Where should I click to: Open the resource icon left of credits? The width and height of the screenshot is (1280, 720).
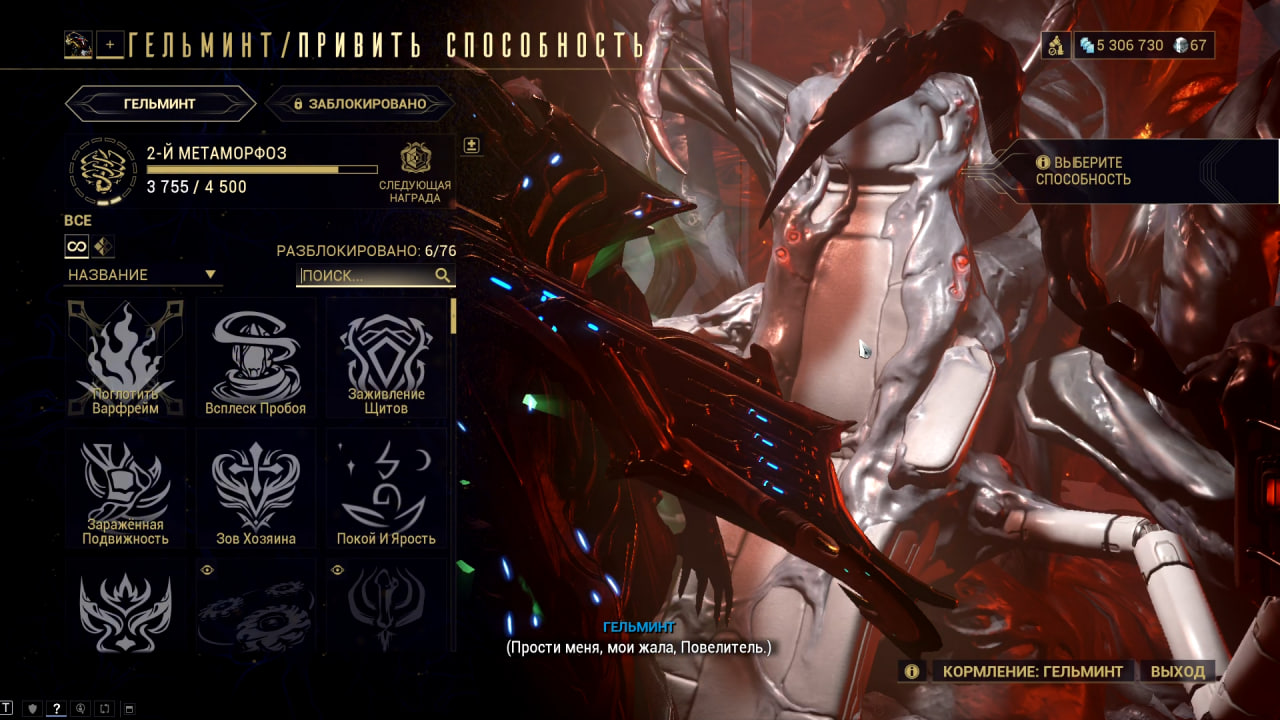click(1054, 45)
